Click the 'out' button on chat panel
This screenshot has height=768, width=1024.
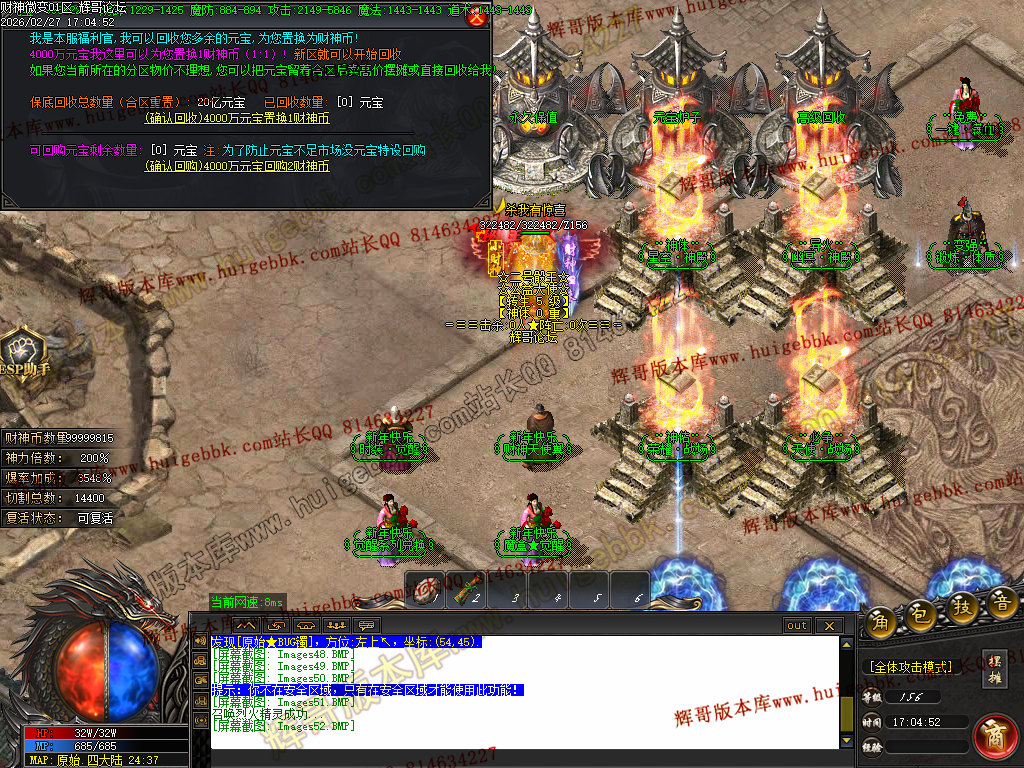point(796,625)
